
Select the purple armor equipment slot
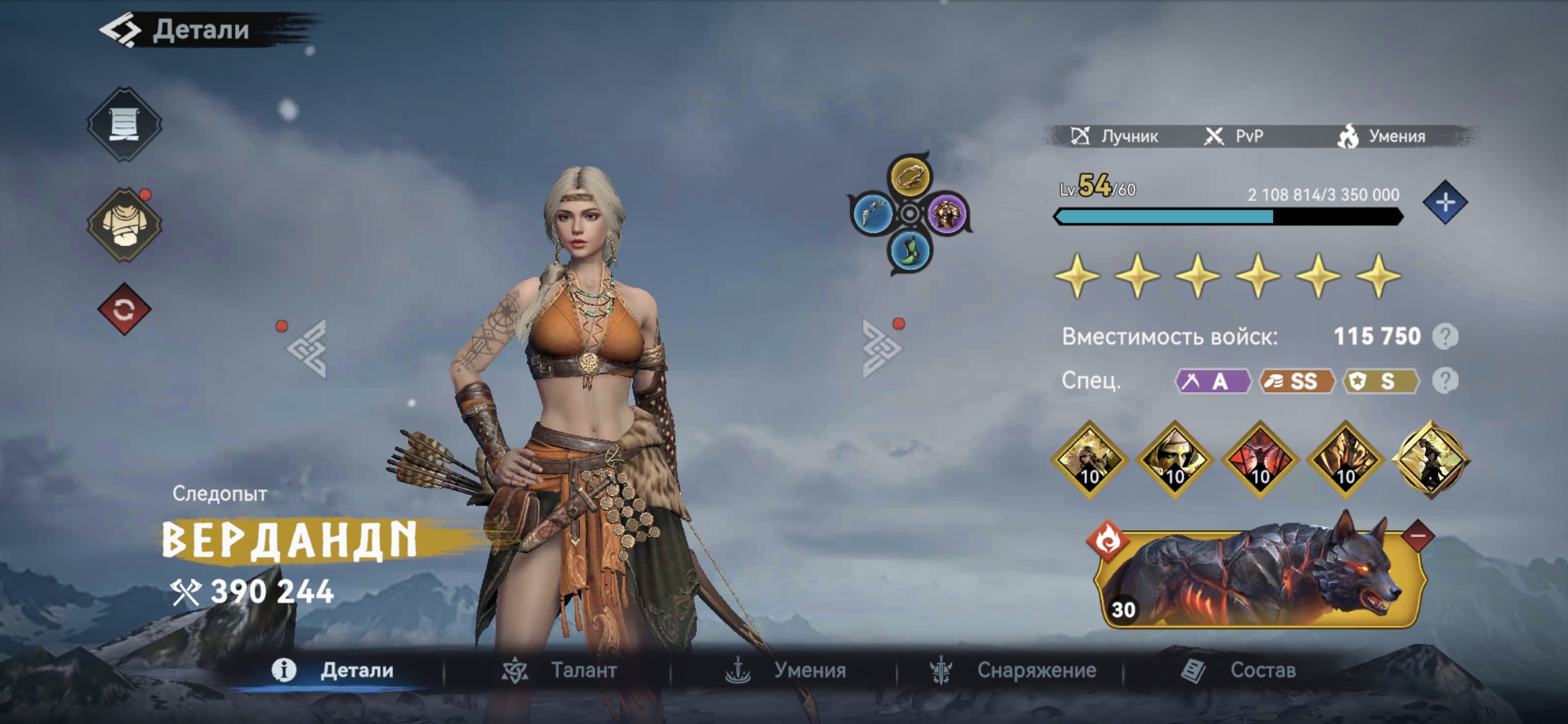coord(946,215)
